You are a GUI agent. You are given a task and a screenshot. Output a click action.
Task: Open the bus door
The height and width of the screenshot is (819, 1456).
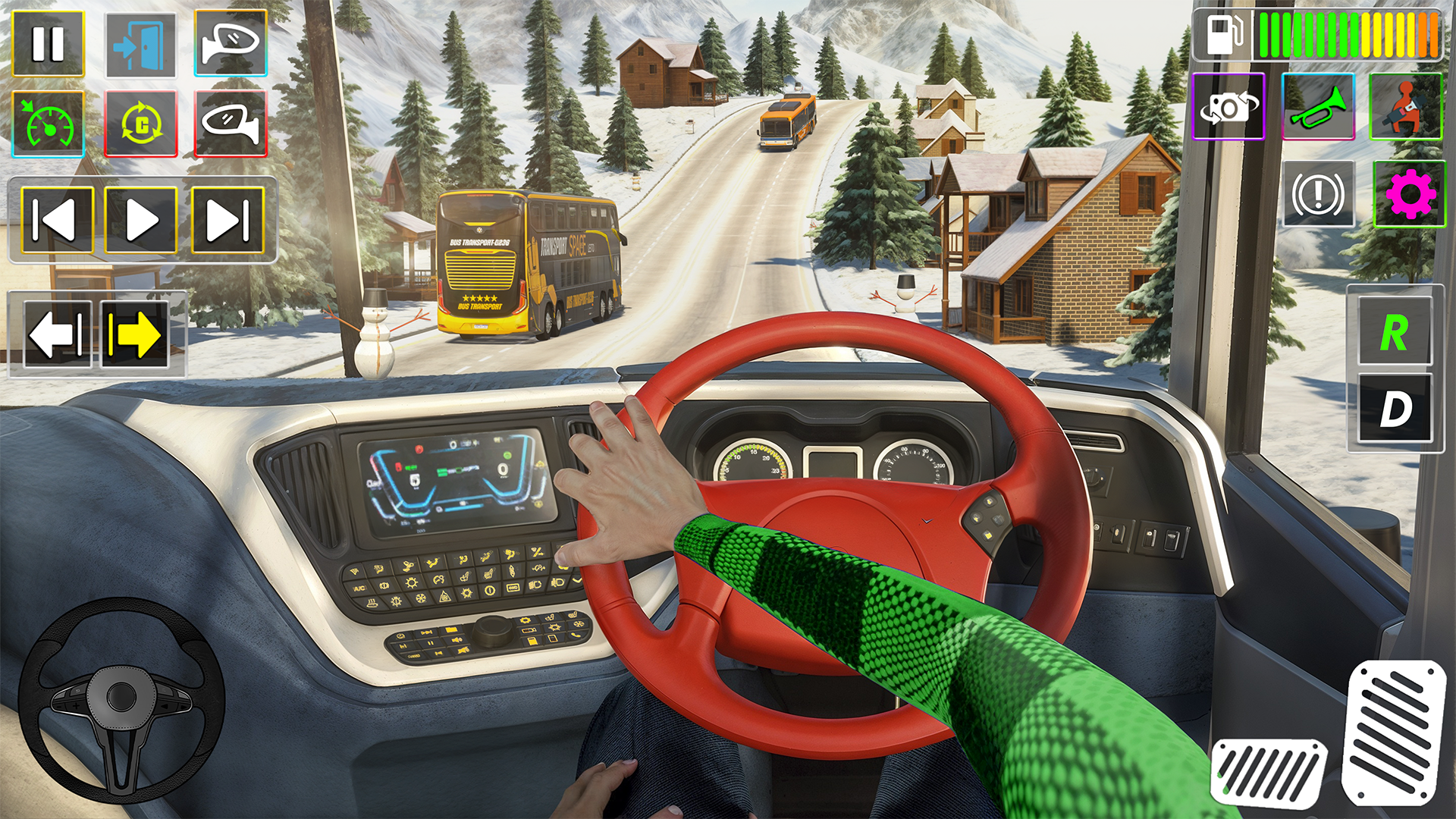tap(140, 45)
